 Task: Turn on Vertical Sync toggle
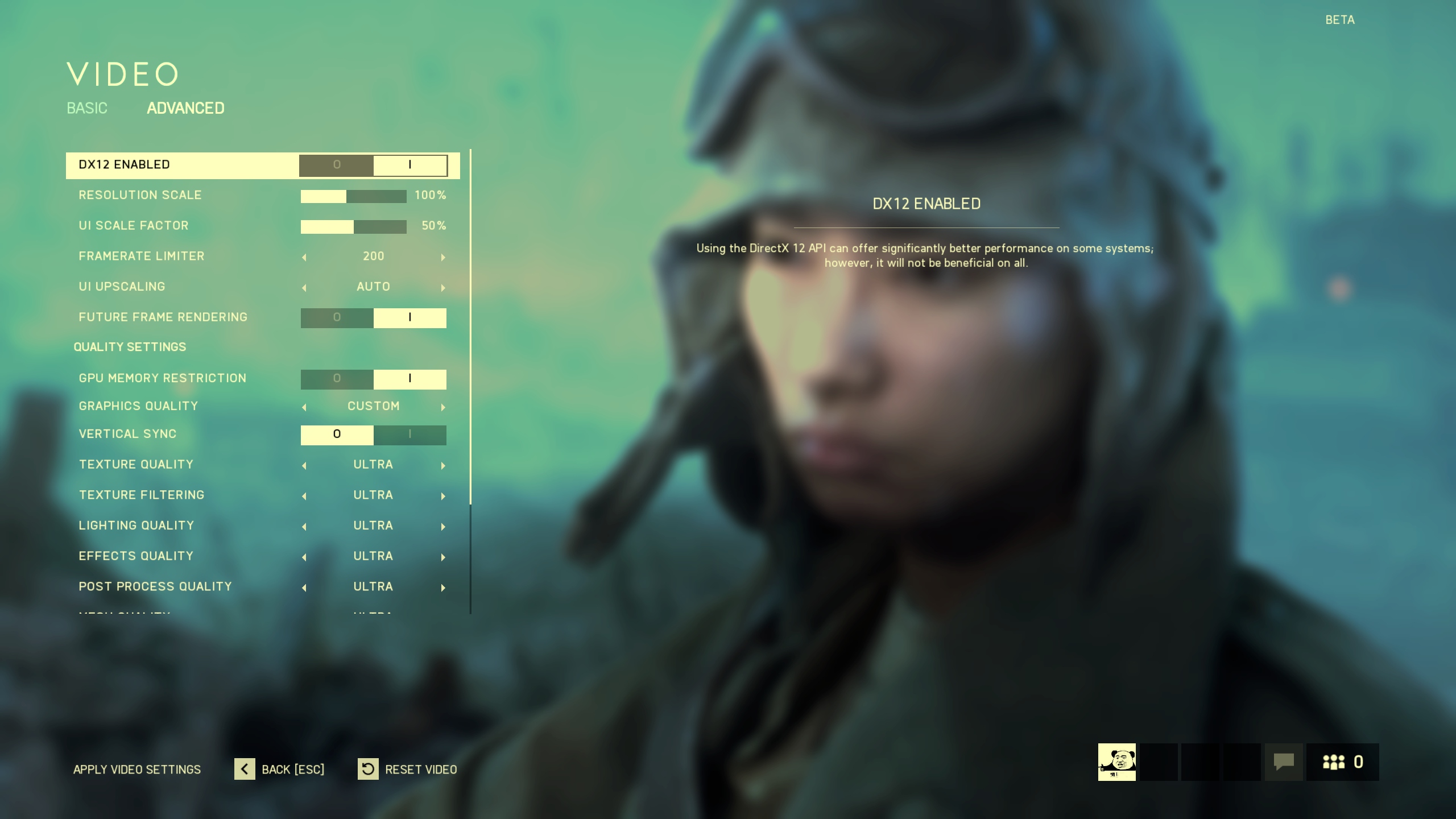coord(409,435)
